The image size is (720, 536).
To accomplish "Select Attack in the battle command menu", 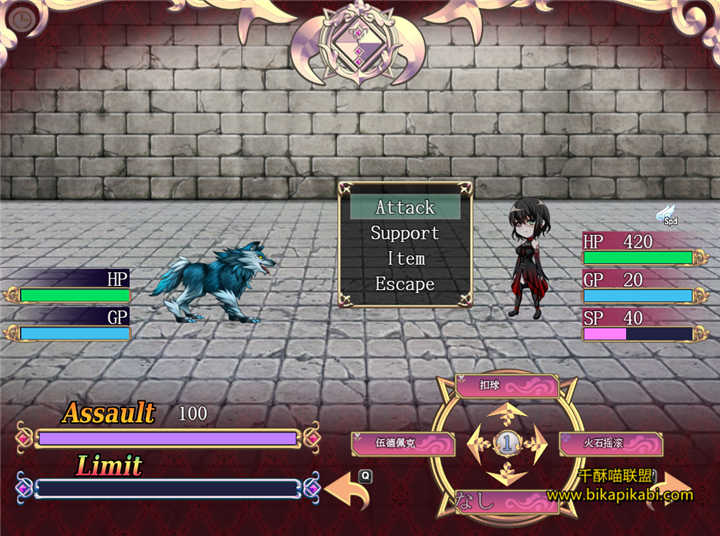I will pyautogui.click(x=405, y=208).
